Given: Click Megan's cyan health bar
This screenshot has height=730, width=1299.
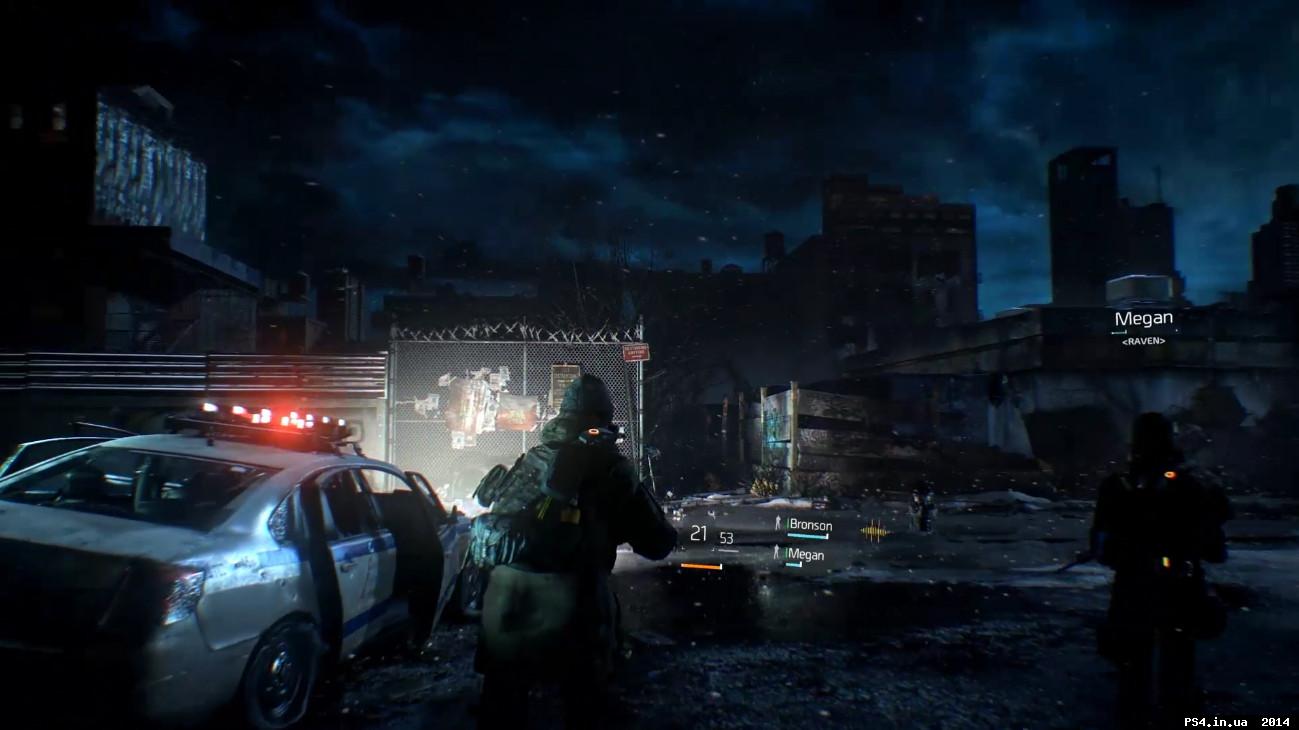Looking at the screenshot, I should 793,565.
